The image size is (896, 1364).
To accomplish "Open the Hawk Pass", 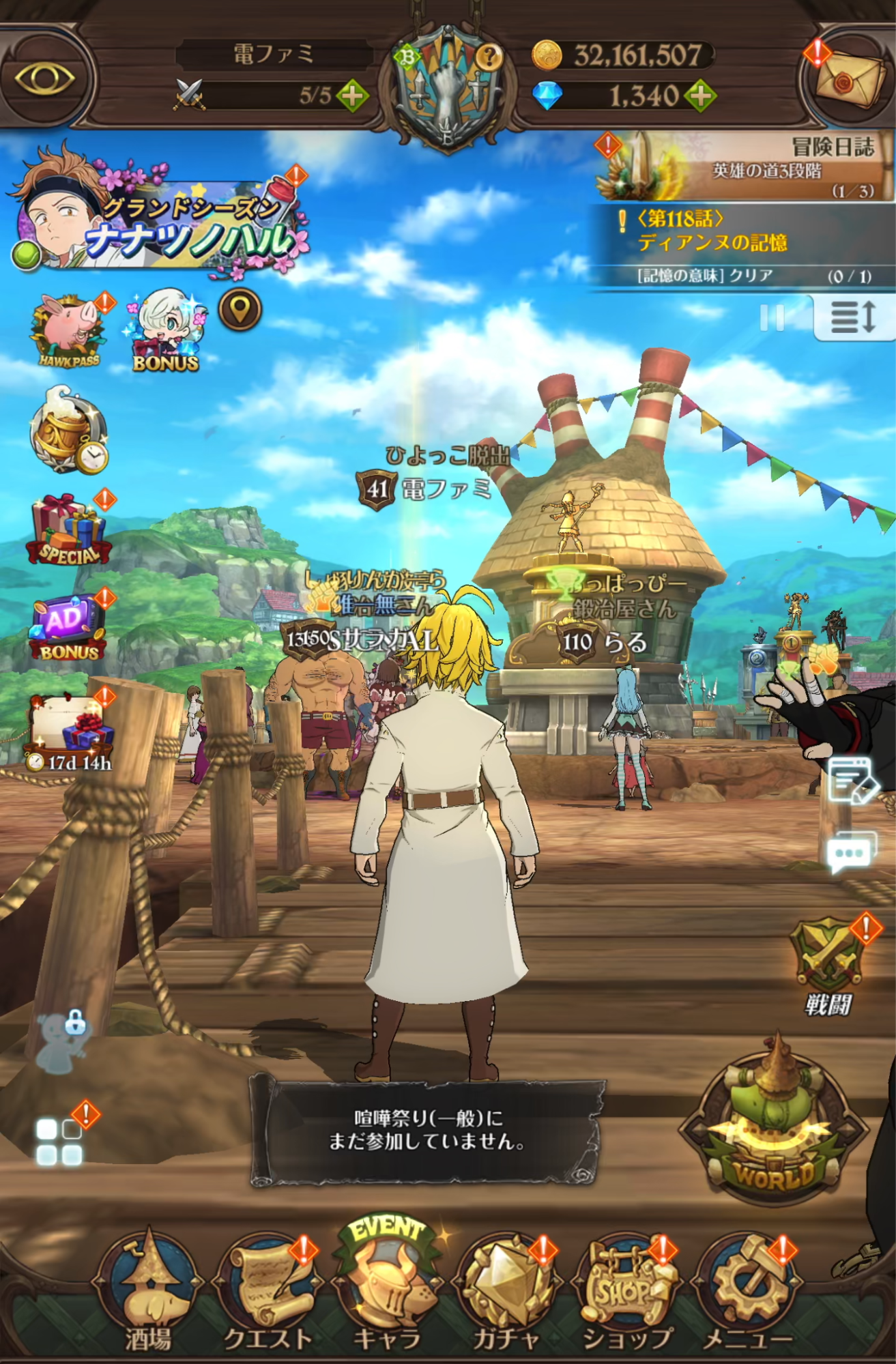I will (x=69, y=332).
